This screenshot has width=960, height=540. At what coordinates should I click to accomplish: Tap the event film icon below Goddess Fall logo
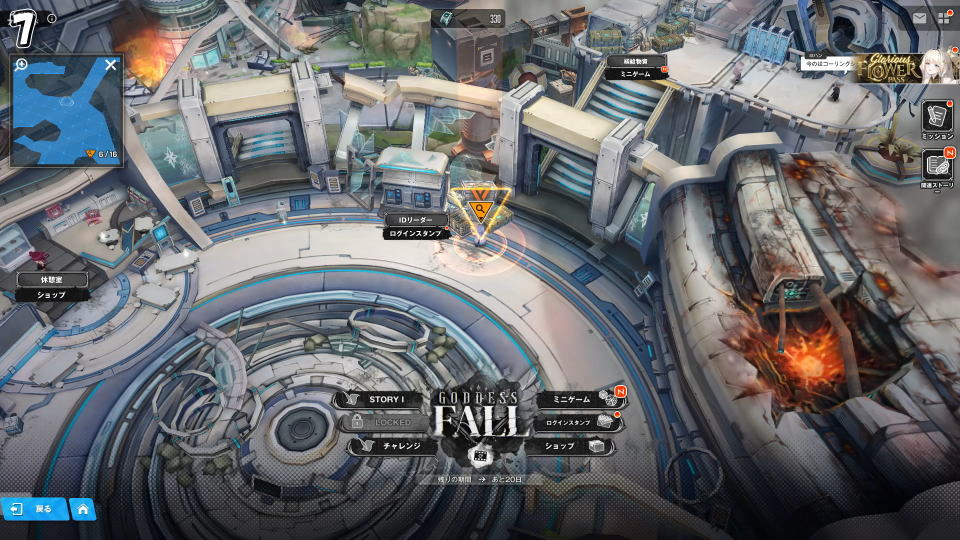pyautogui.click(x=481, y=456)
